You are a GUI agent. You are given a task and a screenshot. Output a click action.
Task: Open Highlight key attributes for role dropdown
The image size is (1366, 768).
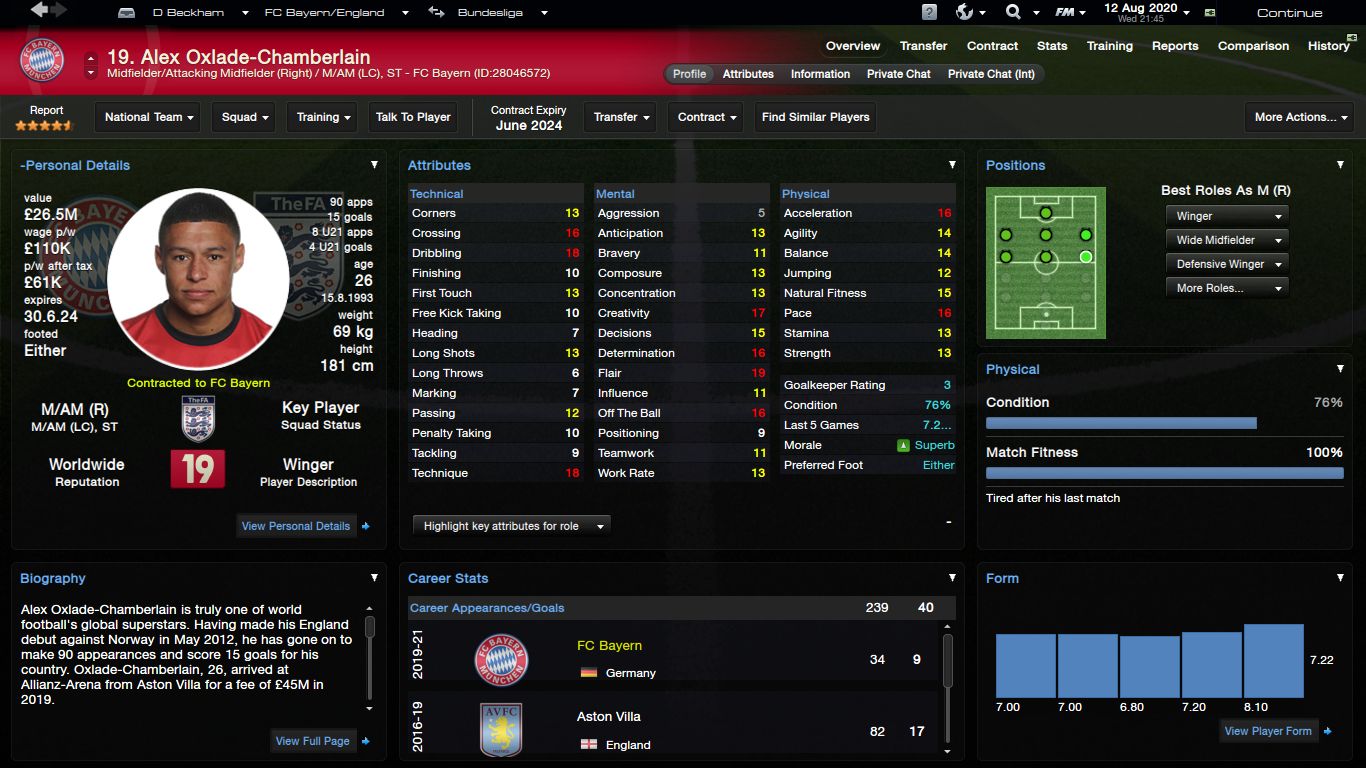pyautogui.click(x=511, y=526)
